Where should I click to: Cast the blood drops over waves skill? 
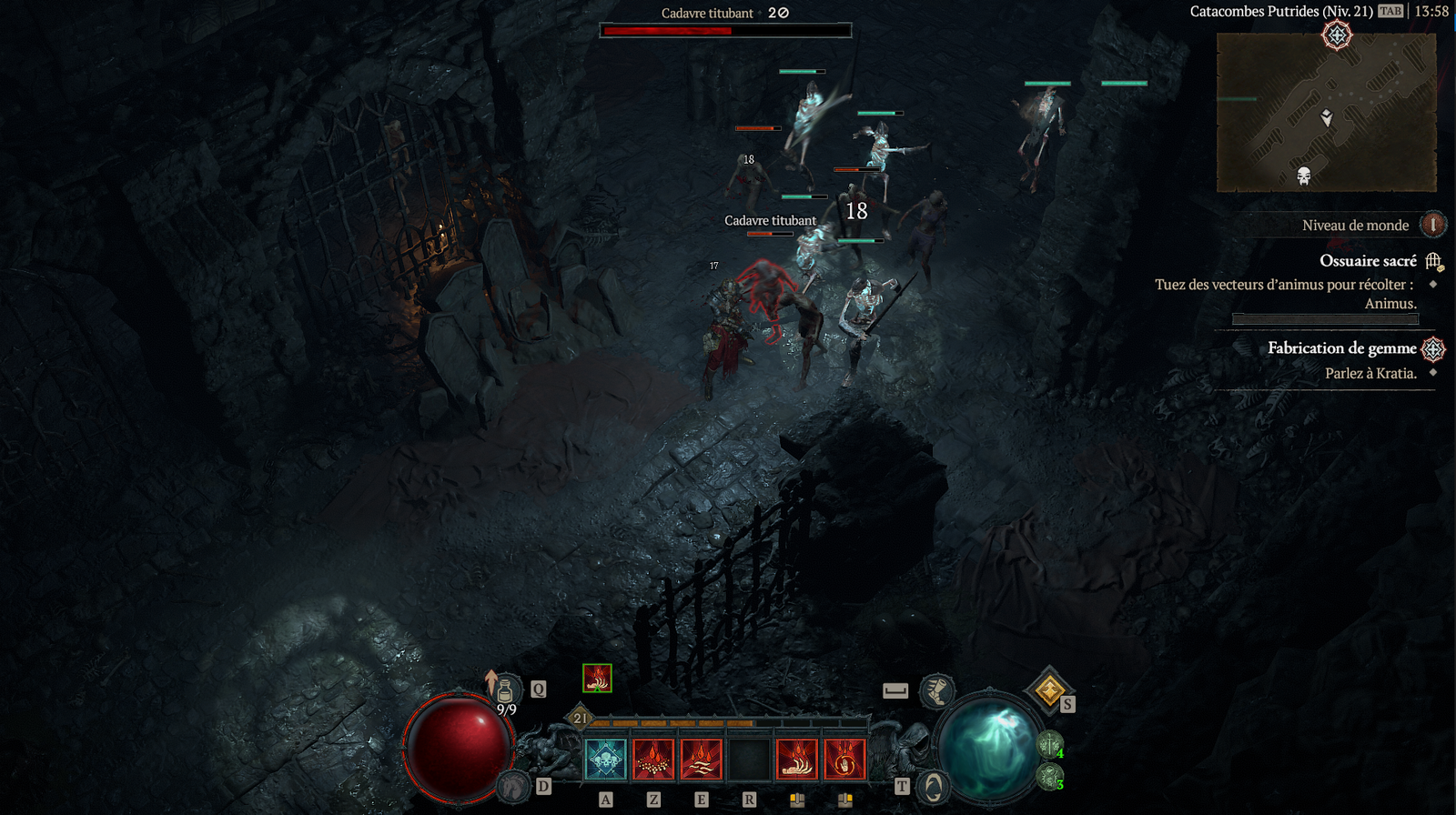pyautogui.click(x=701, y=759)
